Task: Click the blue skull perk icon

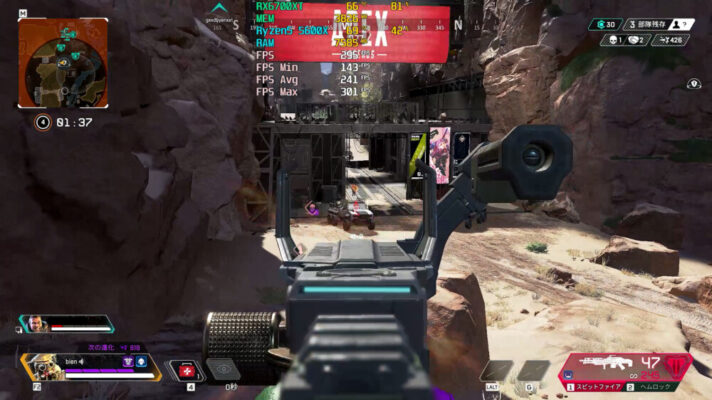Action: (142, 361)
